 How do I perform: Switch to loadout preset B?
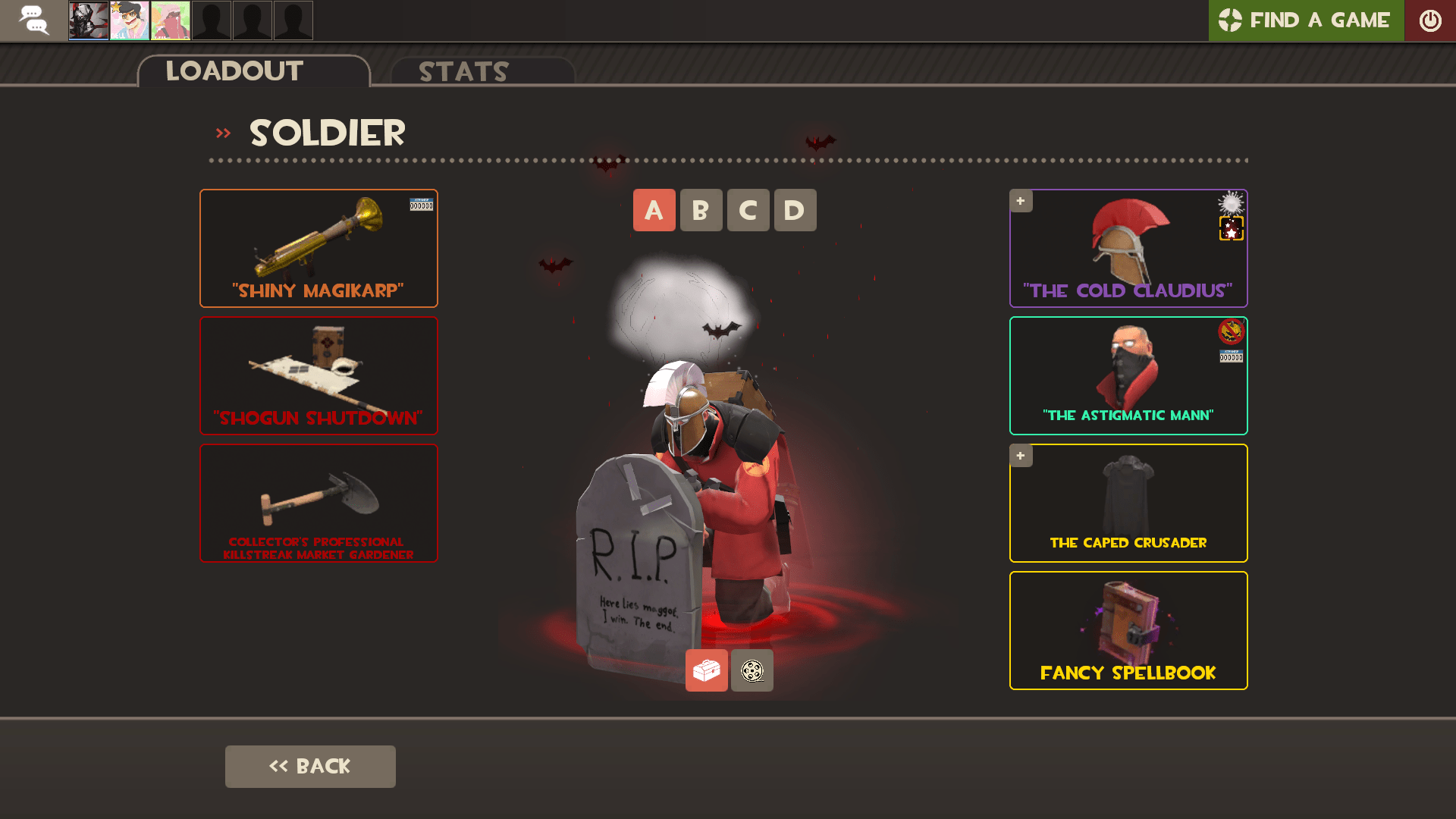coord(701,210)
